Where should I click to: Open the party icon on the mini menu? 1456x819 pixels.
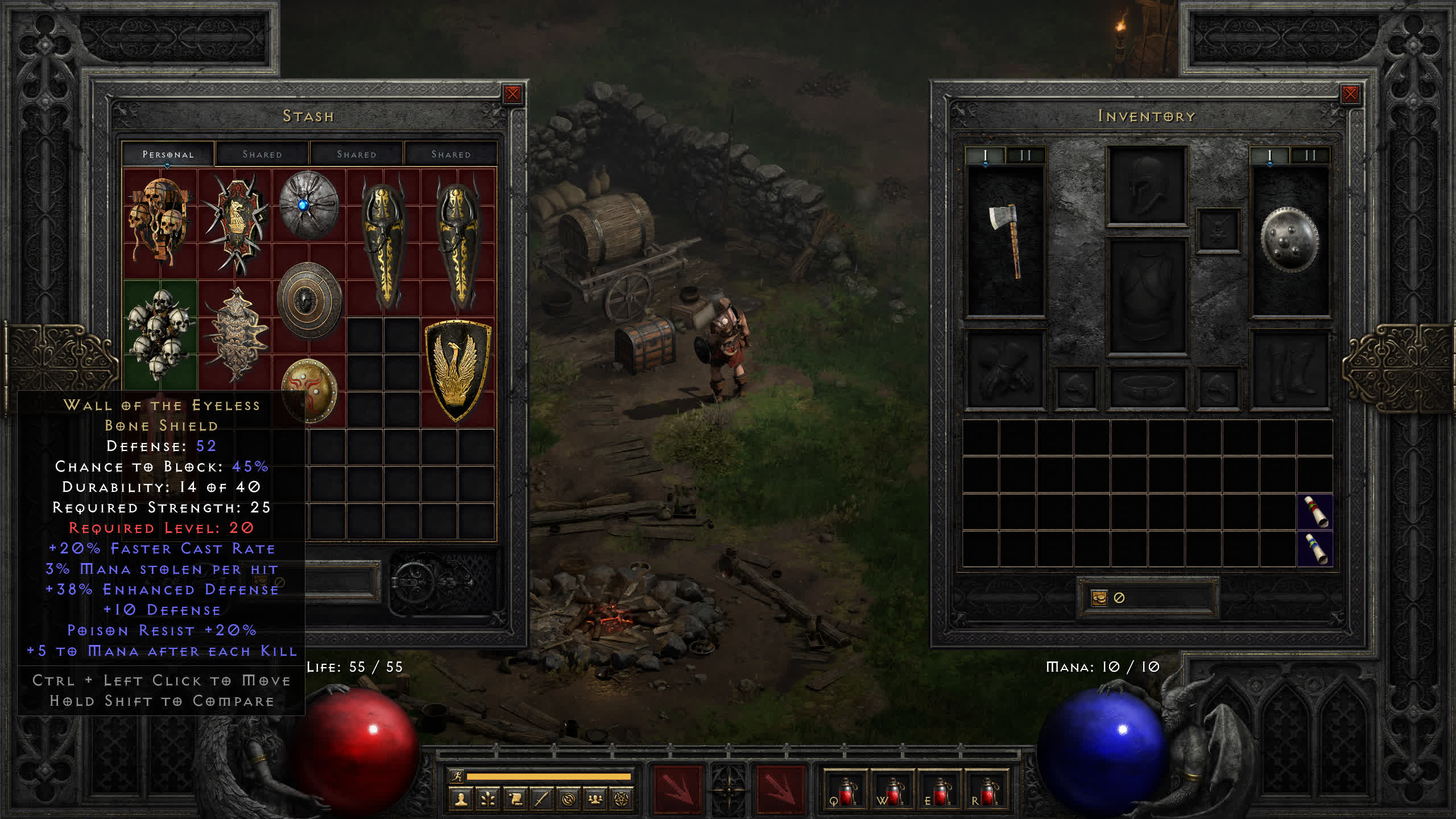(595, 800)
